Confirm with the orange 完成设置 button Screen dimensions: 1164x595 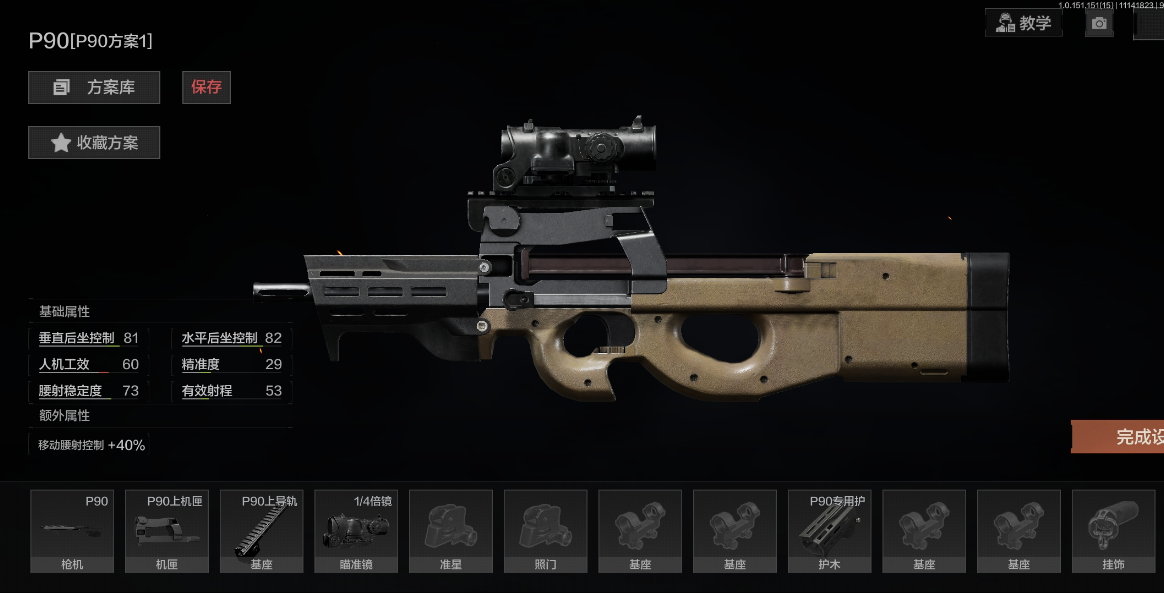click(x=1118, y=437)
